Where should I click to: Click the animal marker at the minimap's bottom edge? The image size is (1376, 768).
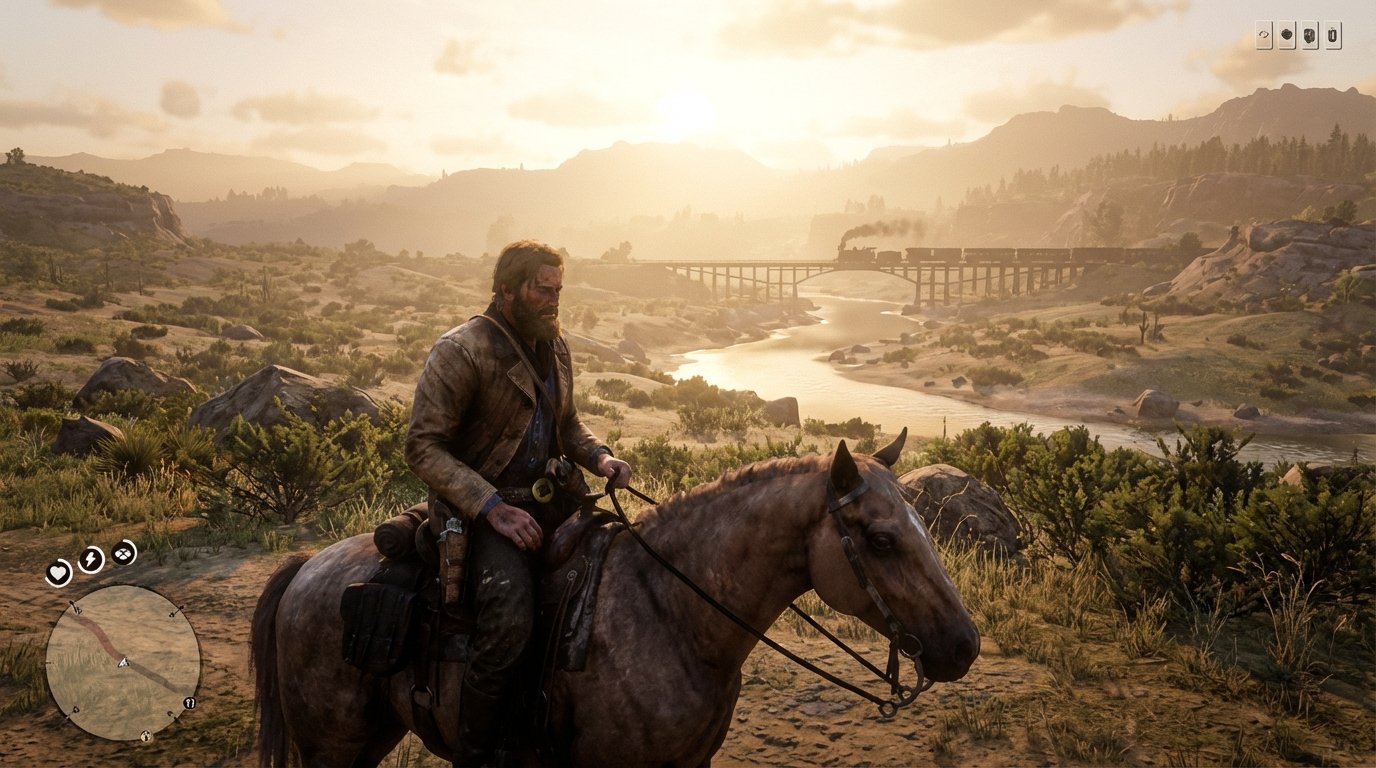point(146,736)
